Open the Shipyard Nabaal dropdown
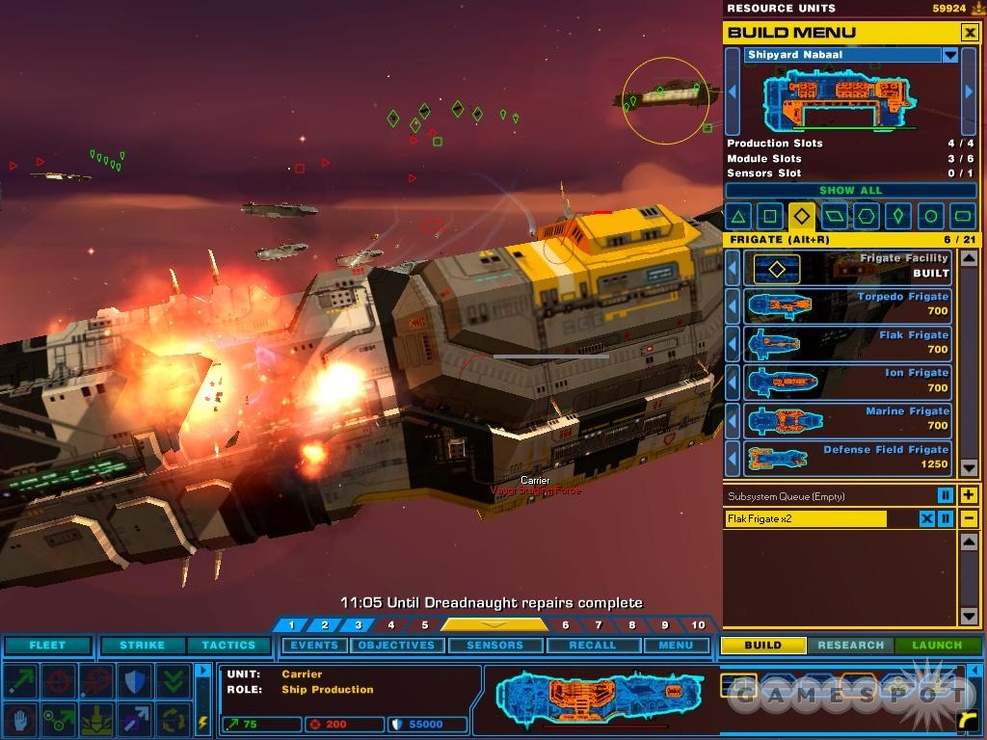This screenshot has height=740, width=987. [x=950, y=55]
